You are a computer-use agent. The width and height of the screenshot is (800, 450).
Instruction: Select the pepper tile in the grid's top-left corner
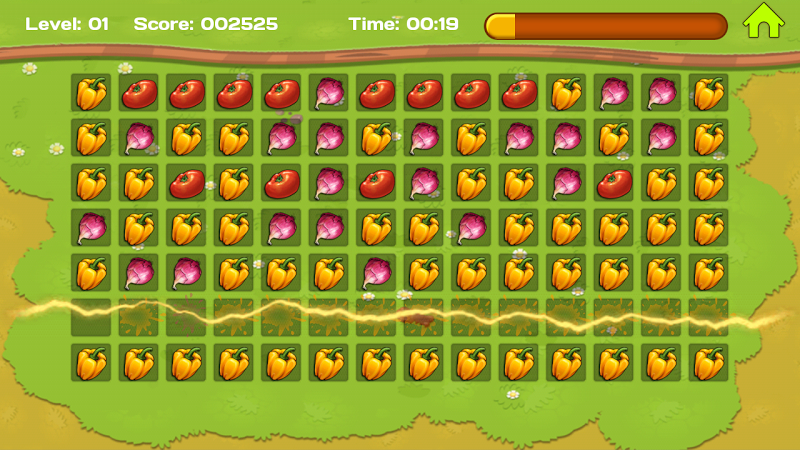91,93
